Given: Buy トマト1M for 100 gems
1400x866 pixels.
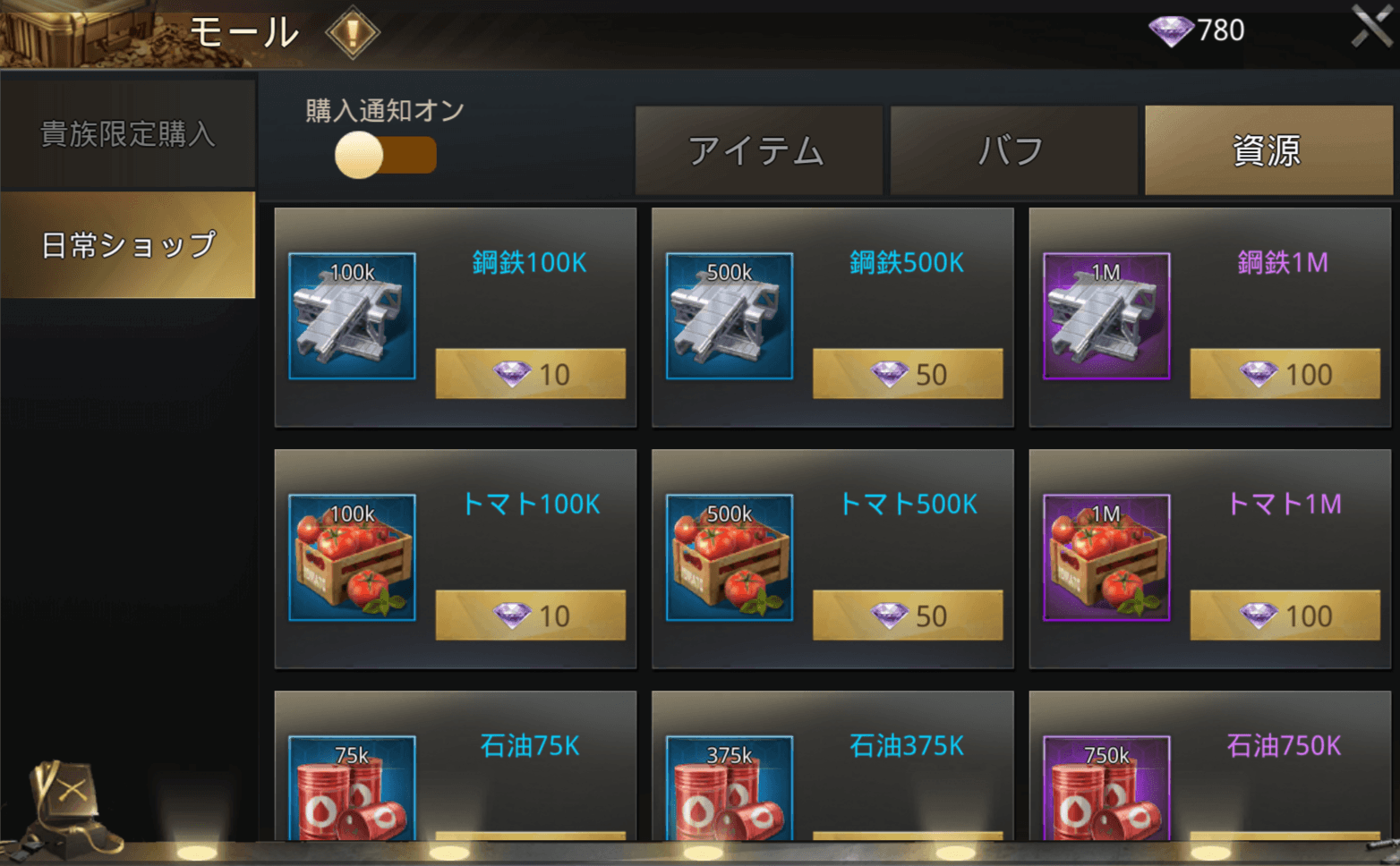Looking at the screenshot, I should click(1285, 616).
